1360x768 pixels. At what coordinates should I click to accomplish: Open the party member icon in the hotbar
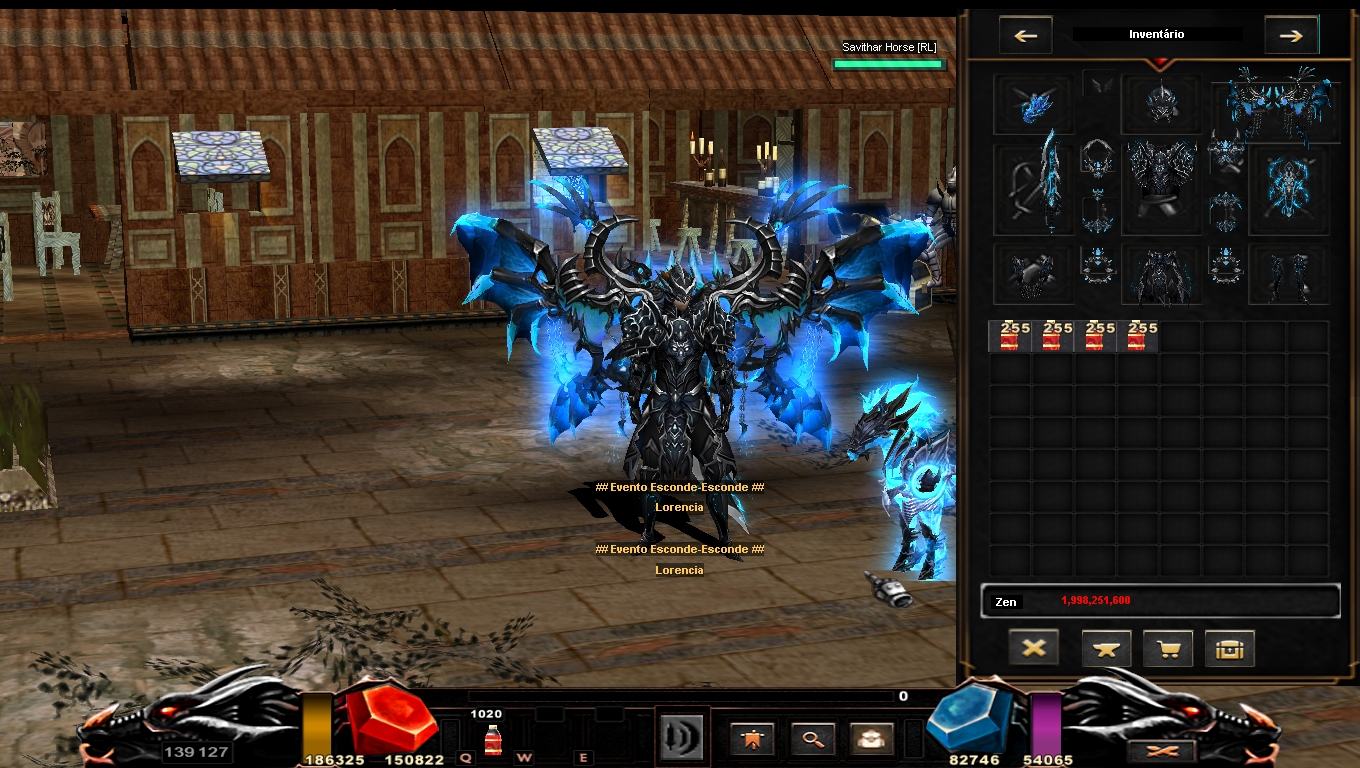(871, 738)
